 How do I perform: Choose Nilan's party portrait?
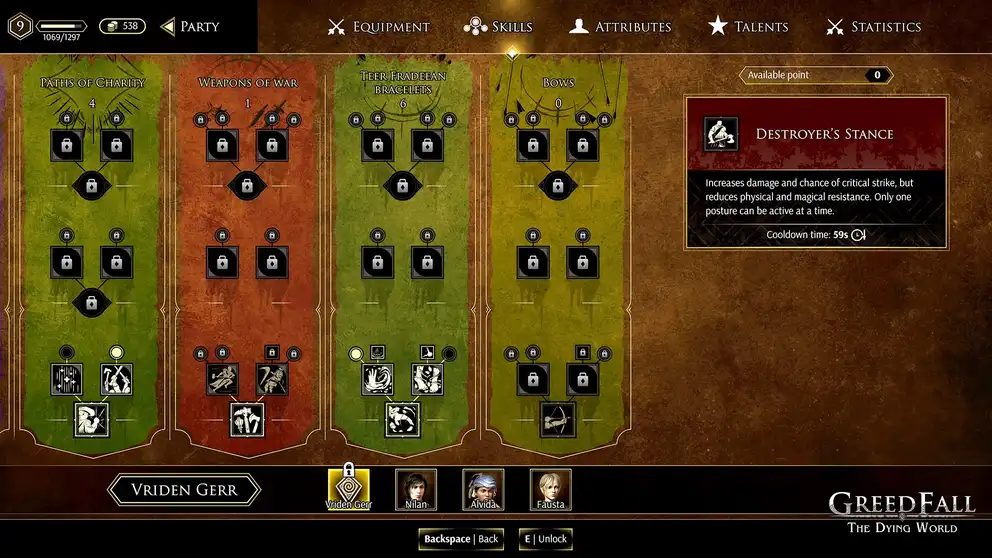tap(416, 488)
